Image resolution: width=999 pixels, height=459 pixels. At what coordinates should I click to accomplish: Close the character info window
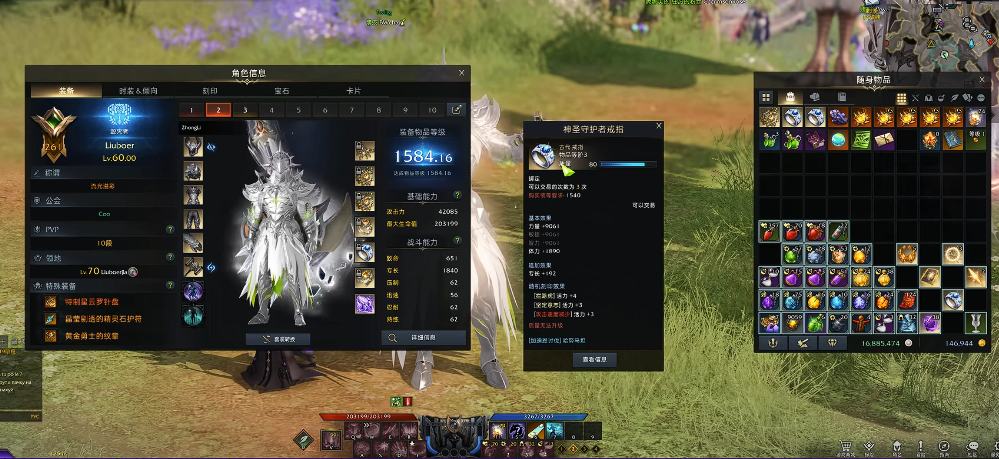click(461, 72)
